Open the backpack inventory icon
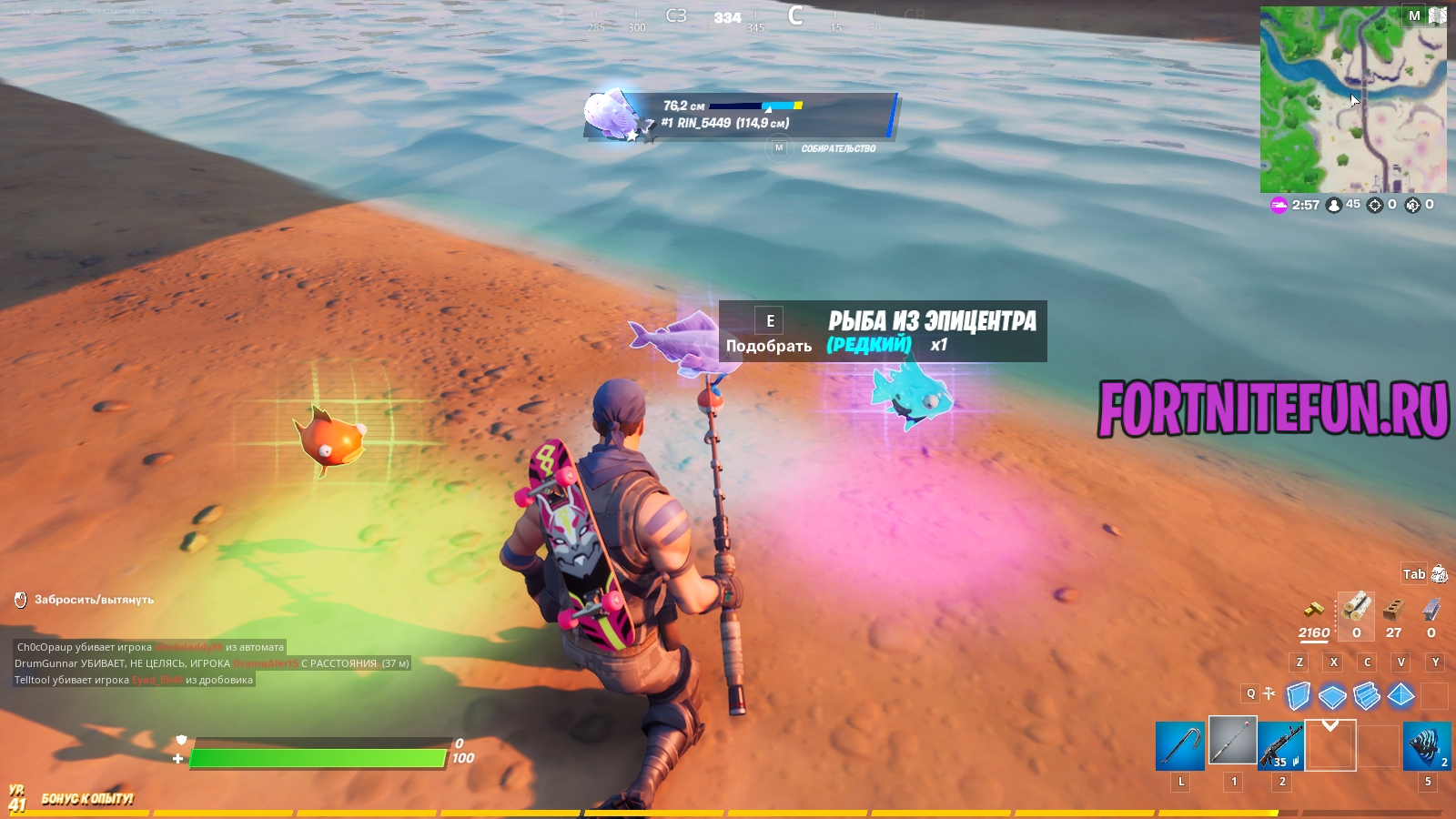This screenshot has width=1456, height=819. pyautogui.click(x=1439, y=574)
